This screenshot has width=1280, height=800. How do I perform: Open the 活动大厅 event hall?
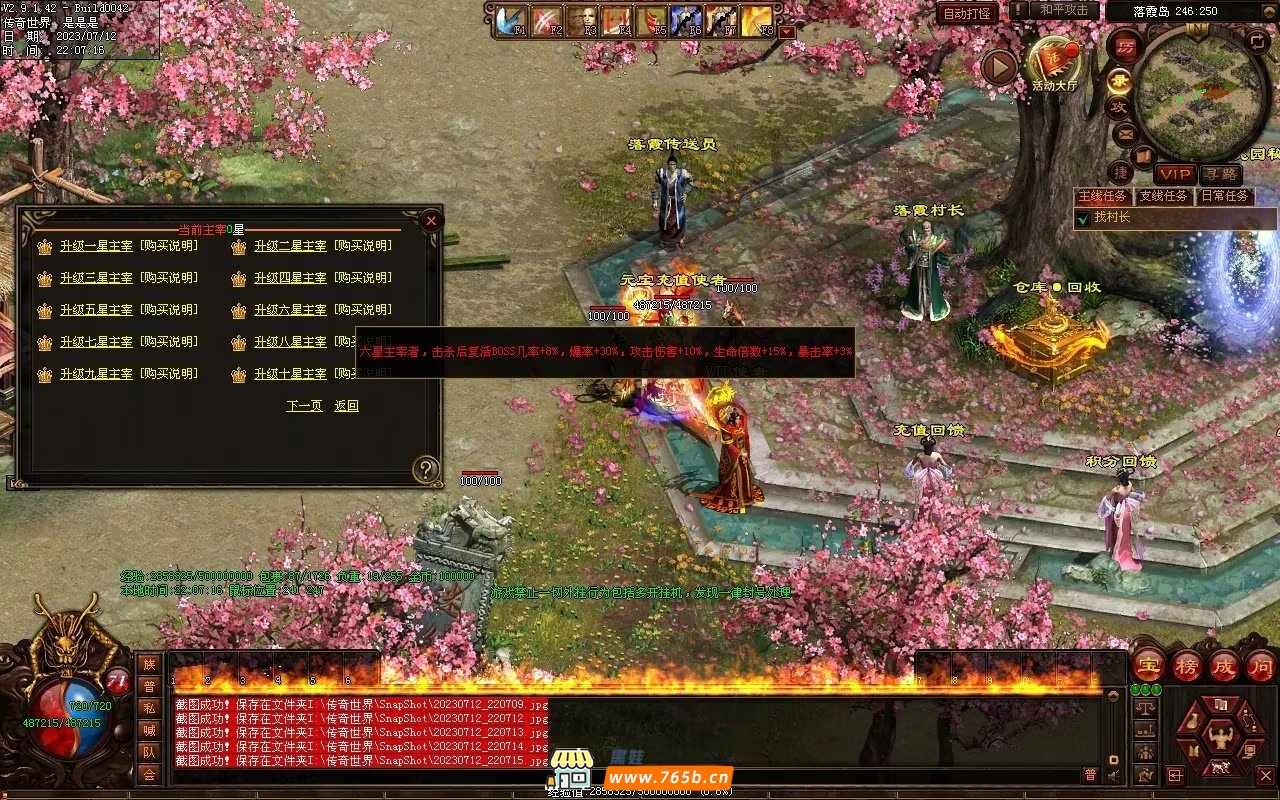(1055, 62)
